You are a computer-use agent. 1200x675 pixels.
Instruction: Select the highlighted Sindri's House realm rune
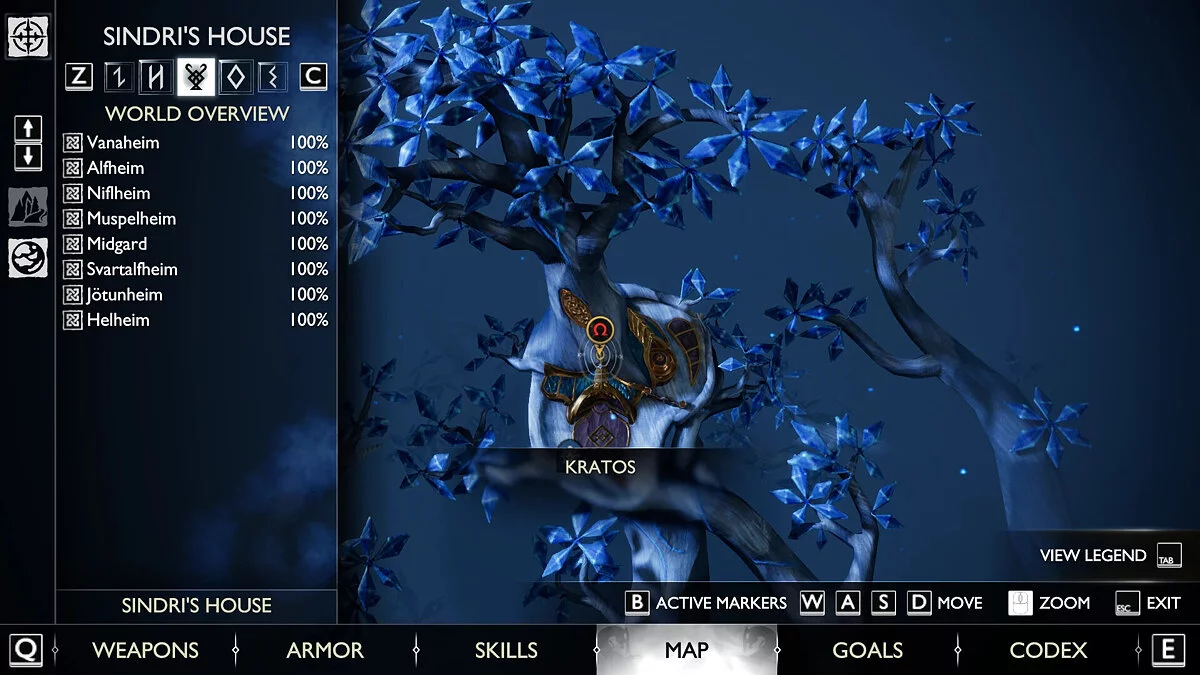(x=196, y=76)
